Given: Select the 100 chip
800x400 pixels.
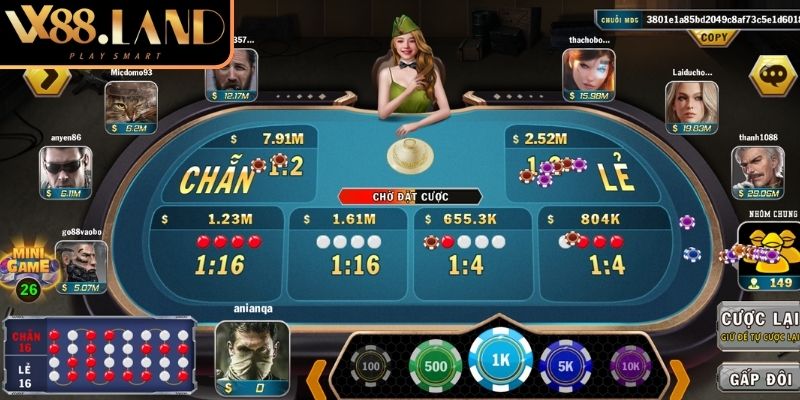Looking at the screenshot, I should [368, 366].
